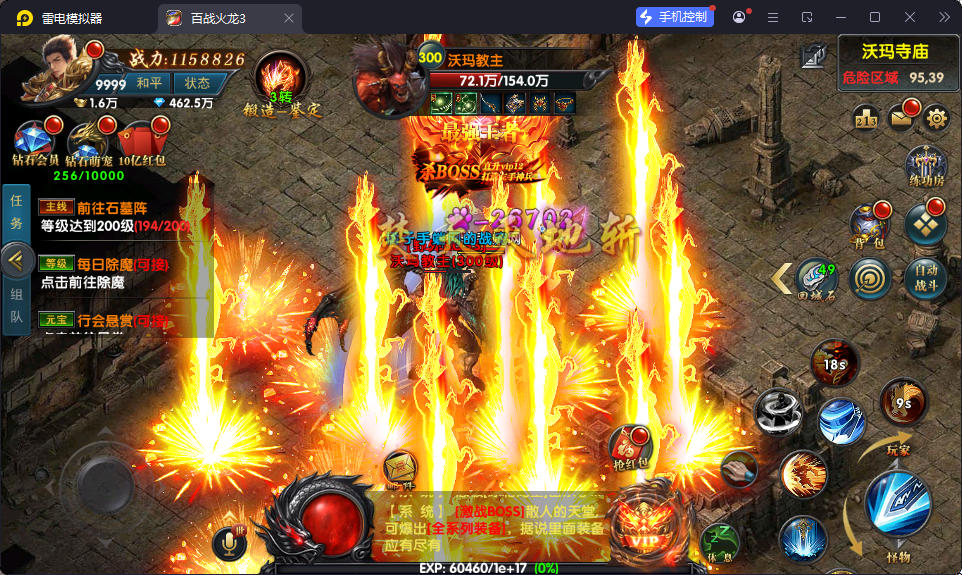The height and width of the screenshot is (575, 962).
Task: Toggle 自动战斗 auto battle
Action: (925, 277)
